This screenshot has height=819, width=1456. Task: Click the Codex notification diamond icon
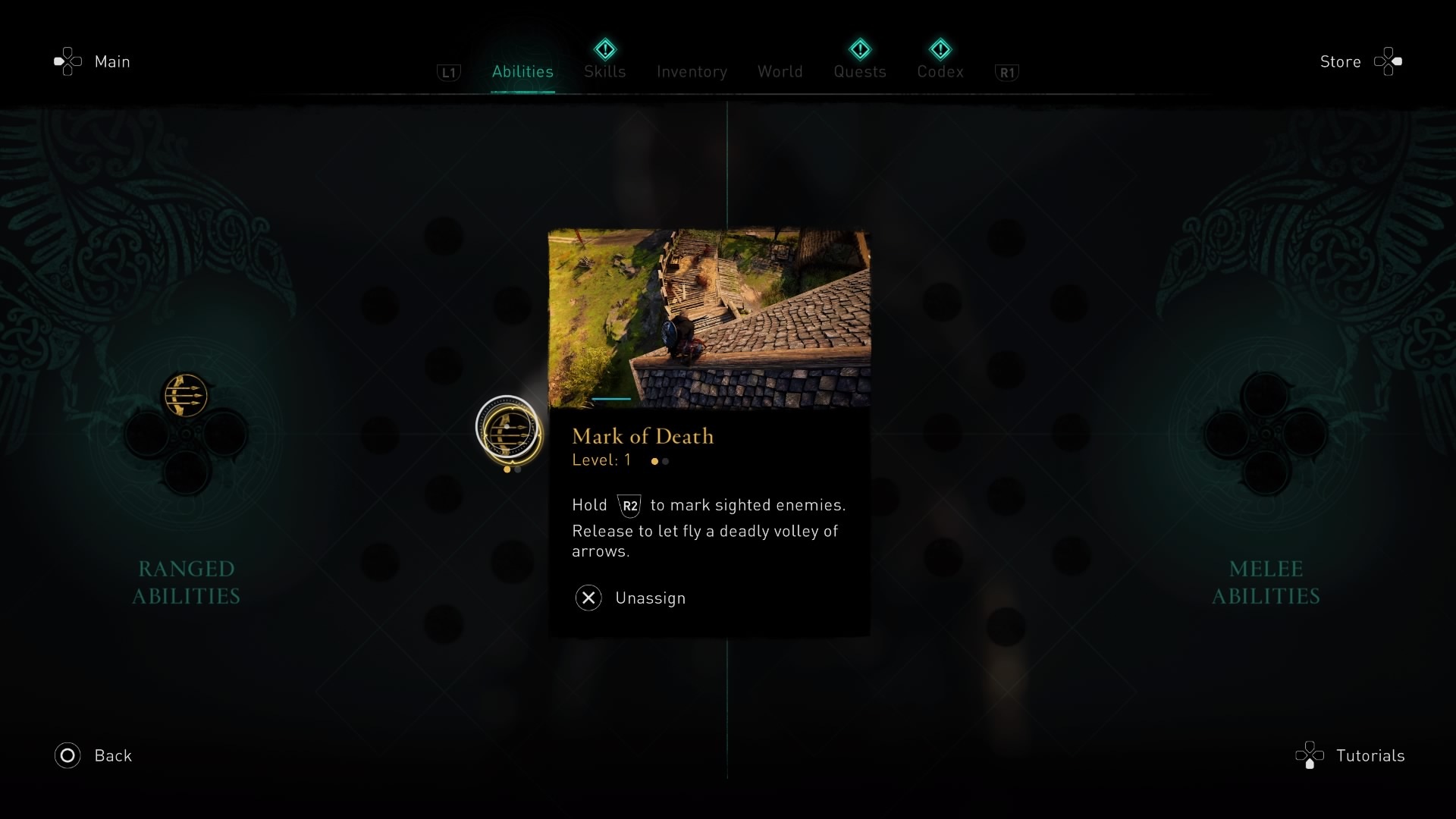tap(940, 49)
